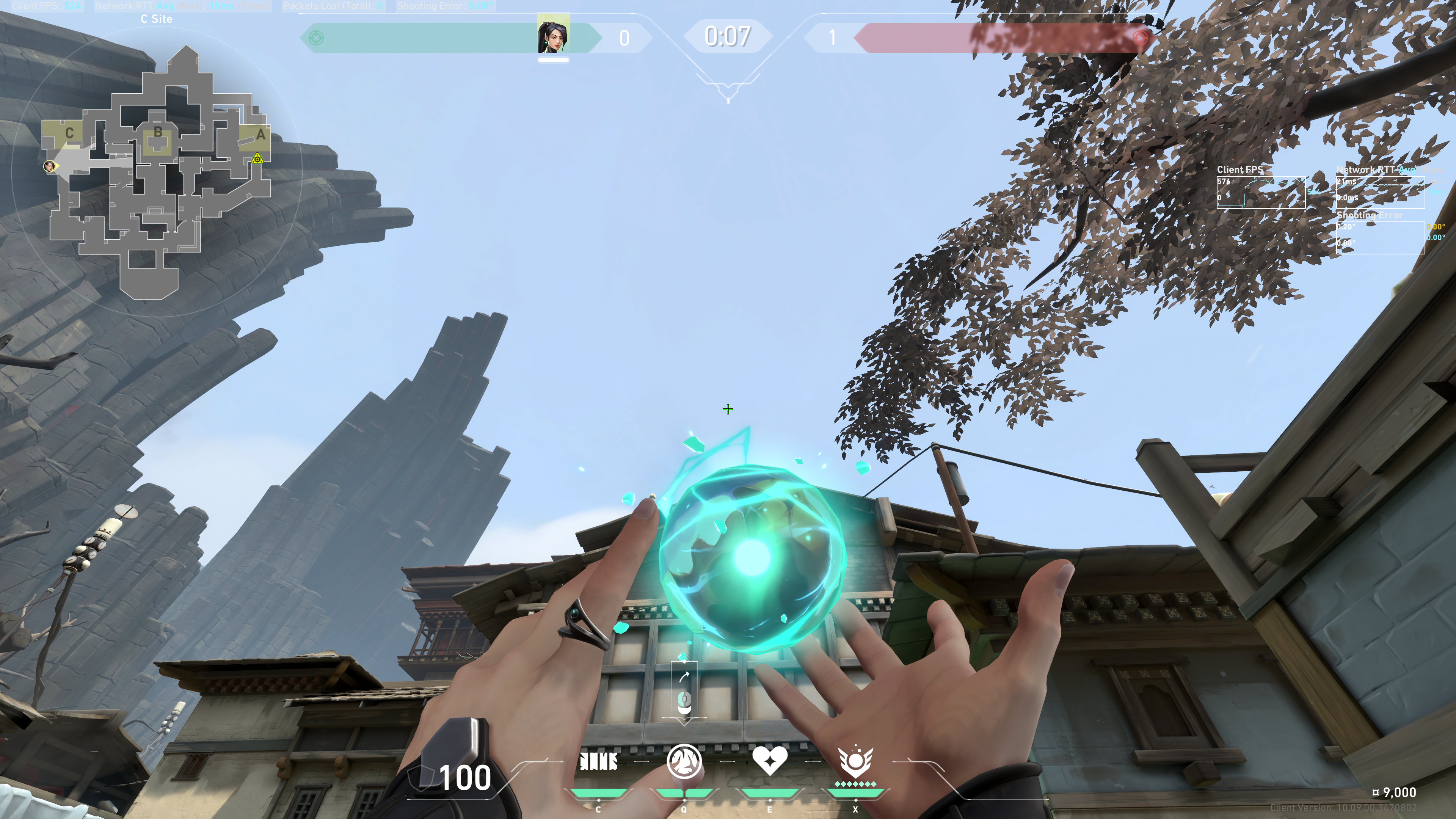Click the A site label on the minimap
The width and height of the screenshot is (1456, 819).
point(260,135)
